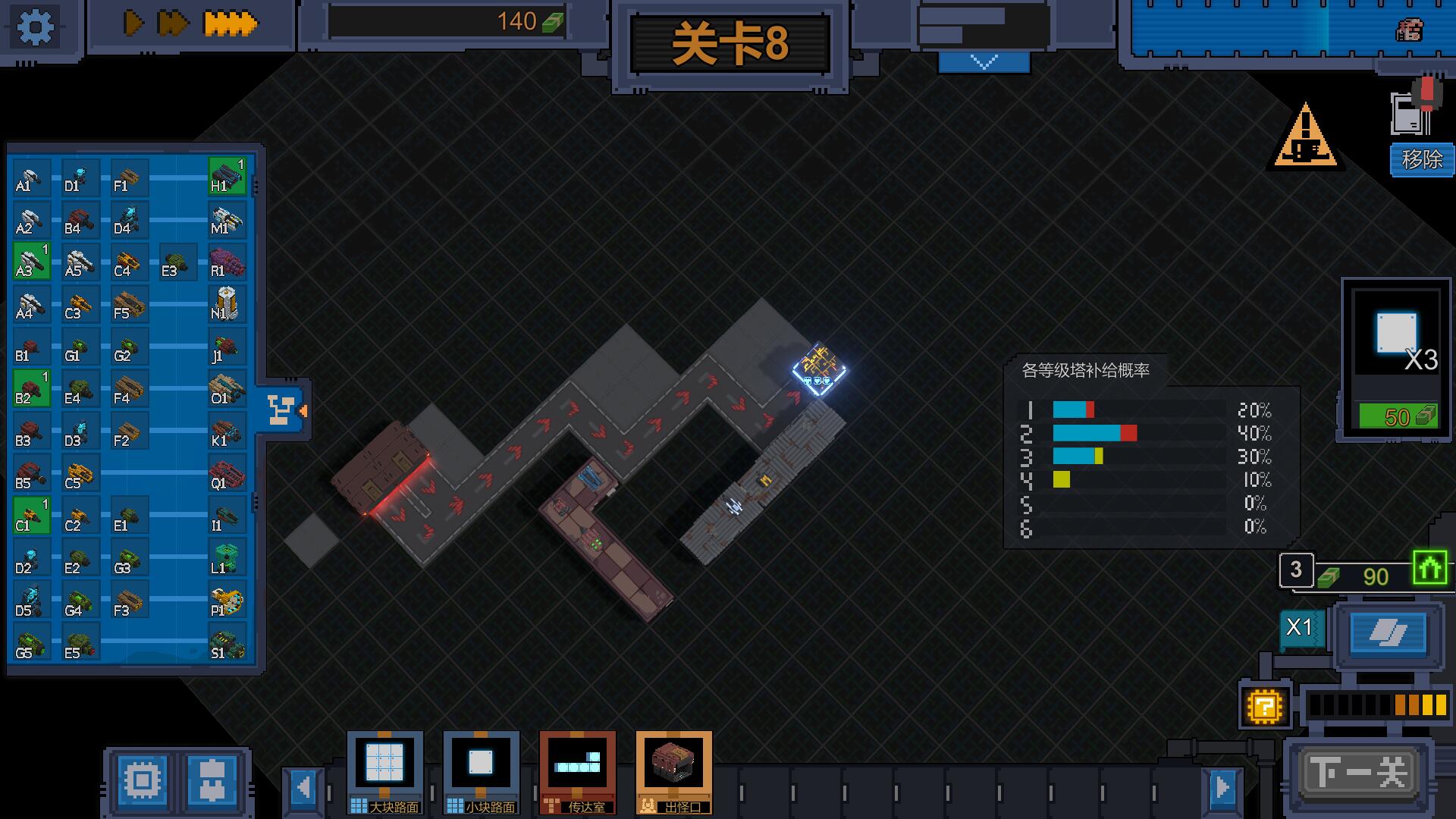Activate triple-arrow fastest speed
The image size is (1456, 819).
point(231,24)
